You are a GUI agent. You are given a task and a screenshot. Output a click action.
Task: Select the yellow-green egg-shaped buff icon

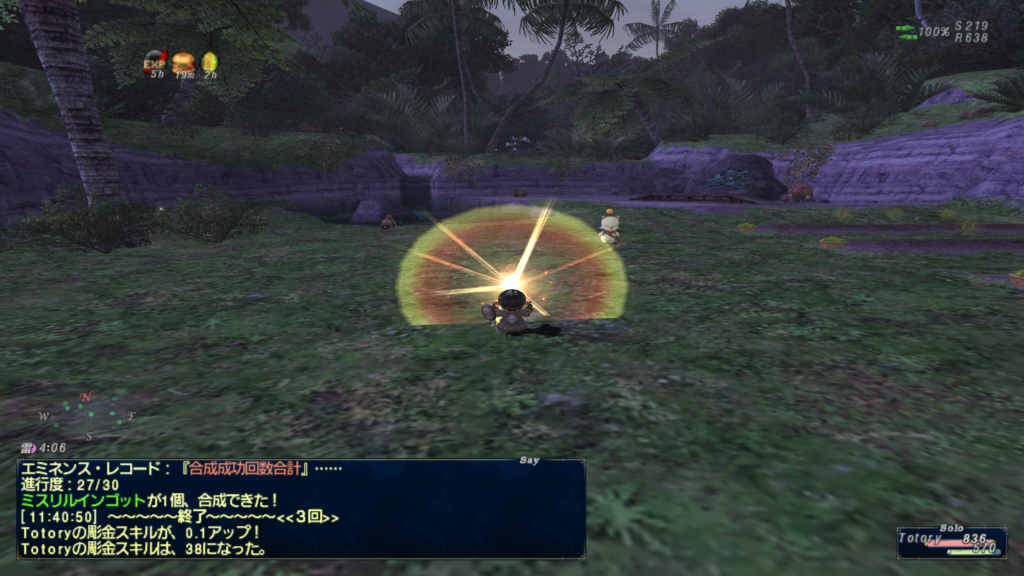pos(209,62)
